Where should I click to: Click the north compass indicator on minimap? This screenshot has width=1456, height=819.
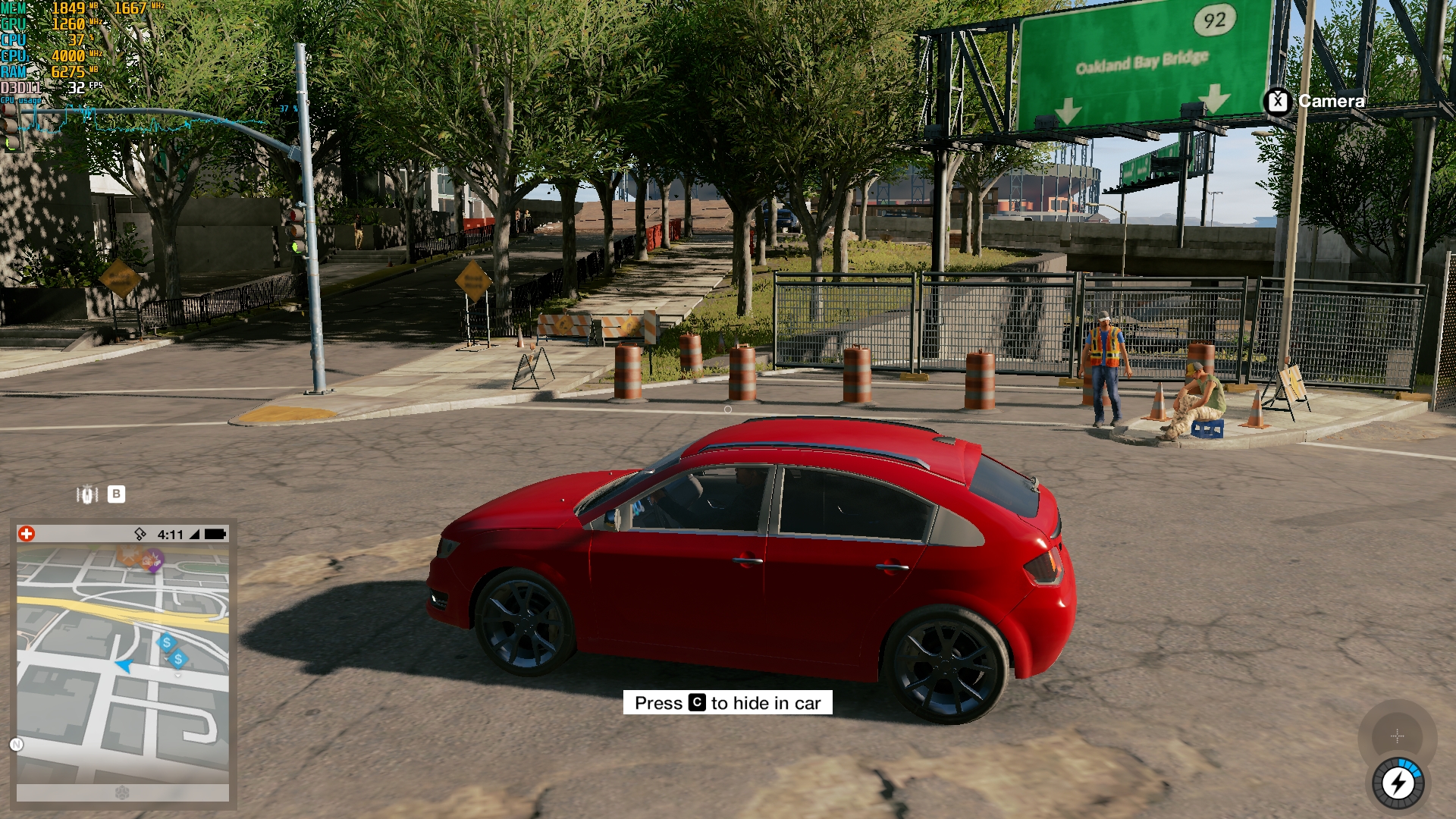coord(17,745)
